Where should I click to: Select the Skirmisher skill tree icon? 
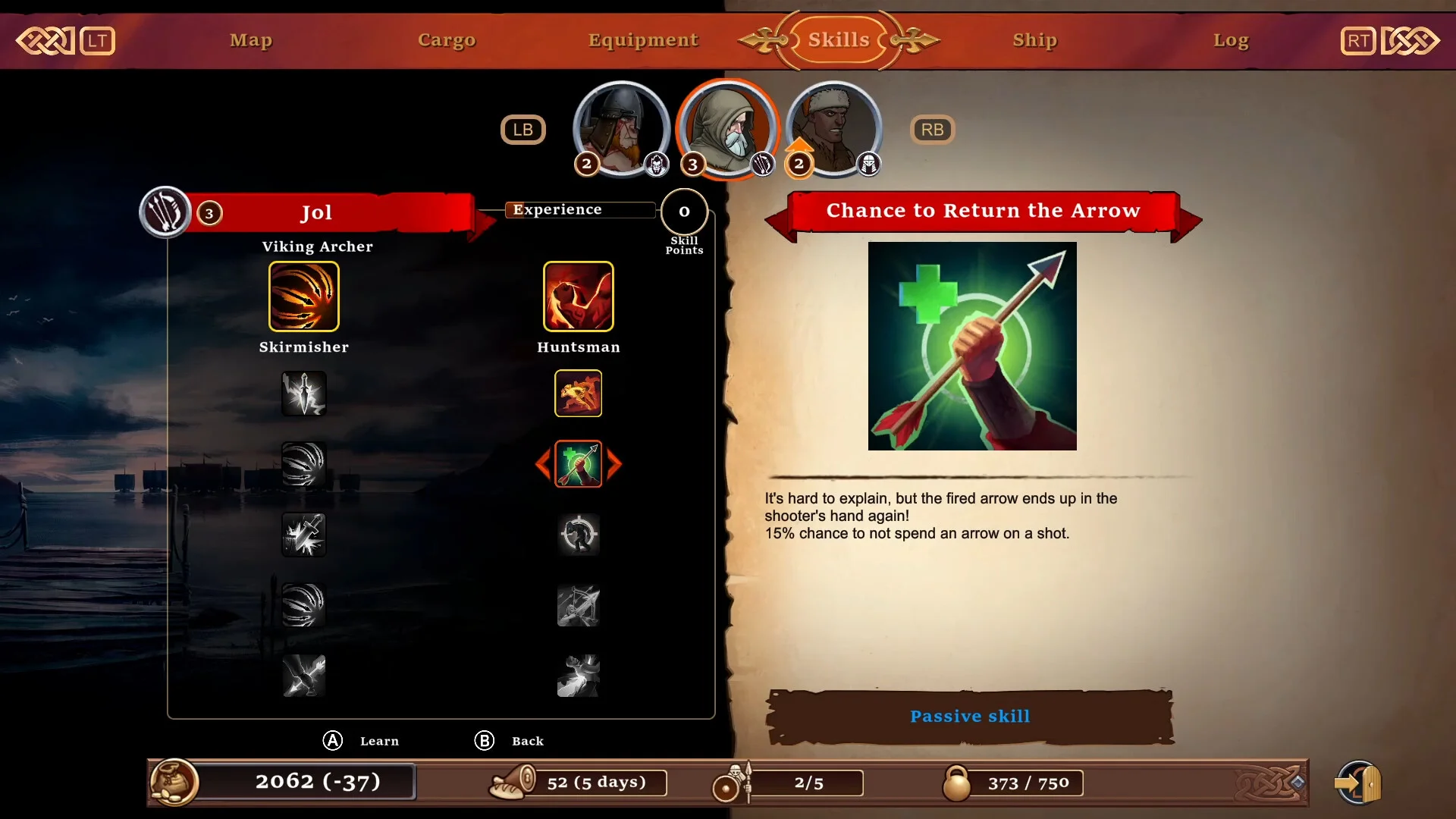(304, 297)
